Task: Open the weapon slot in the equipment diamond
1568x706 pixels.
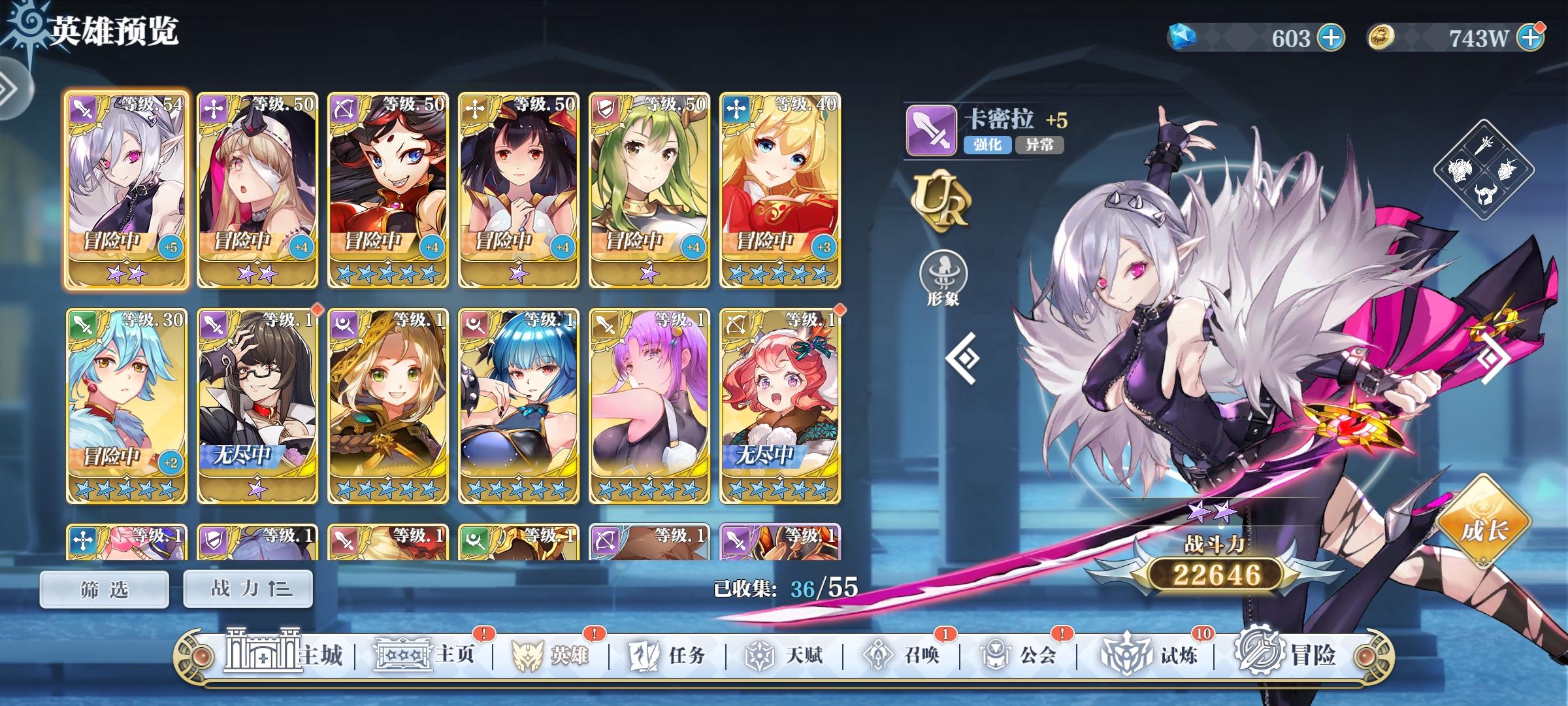Action: [x=1483, y=145]
